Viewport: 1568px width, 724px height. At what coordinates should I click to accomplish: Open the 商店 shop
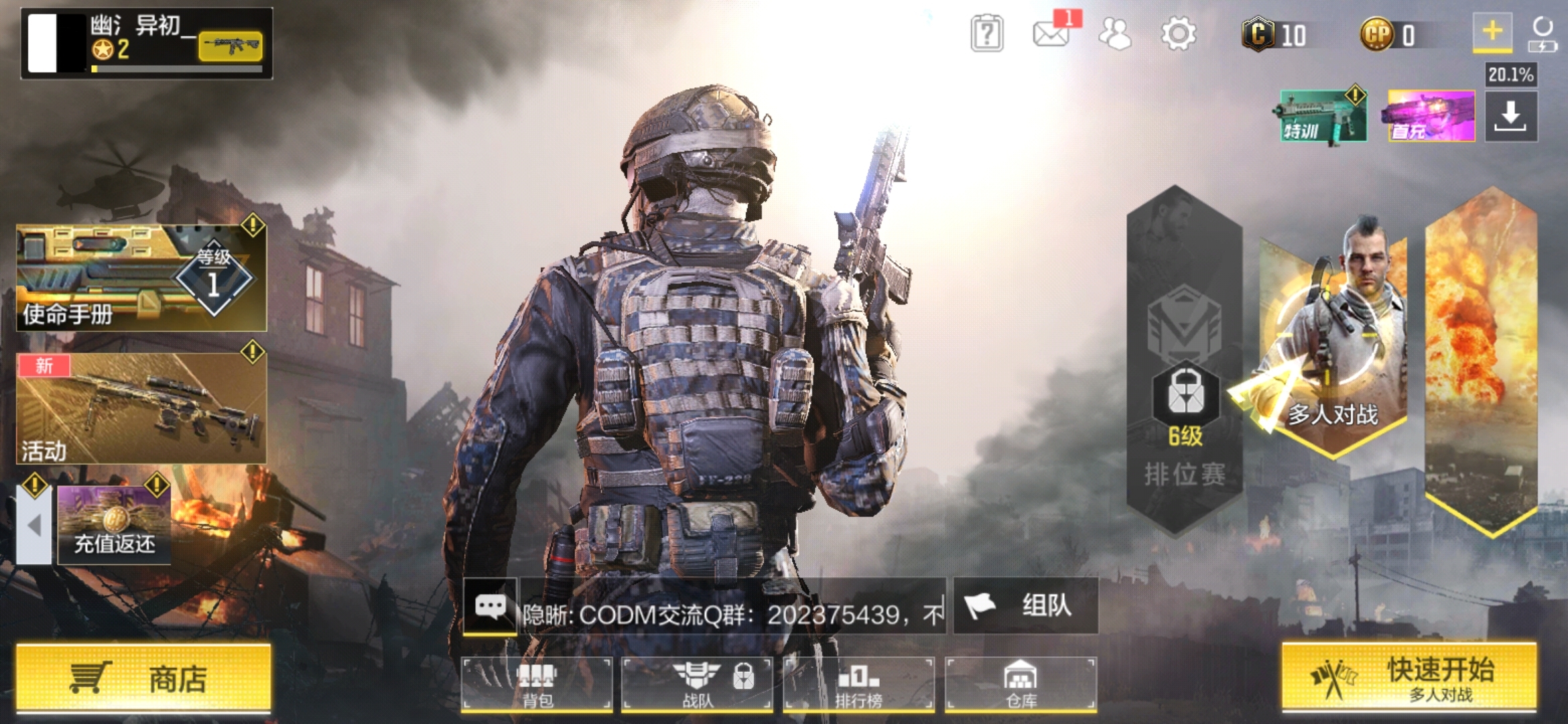tap(143, 678)
